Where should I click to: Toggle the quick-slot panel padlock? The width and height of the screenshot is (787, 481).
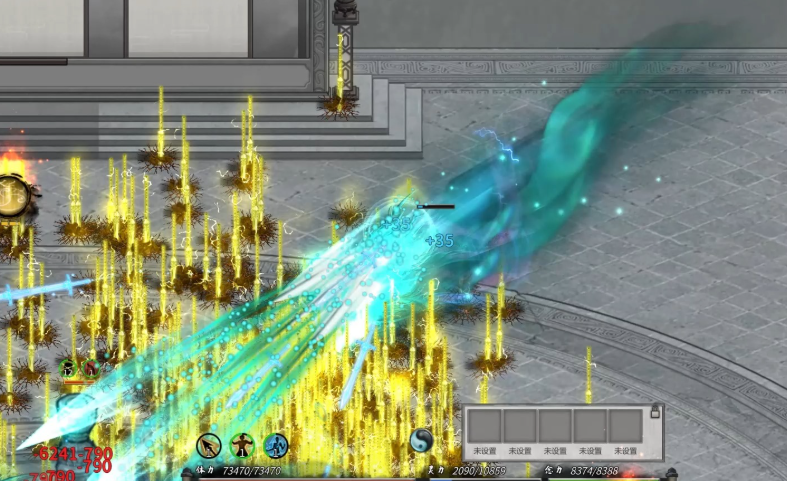pos(655,411)
